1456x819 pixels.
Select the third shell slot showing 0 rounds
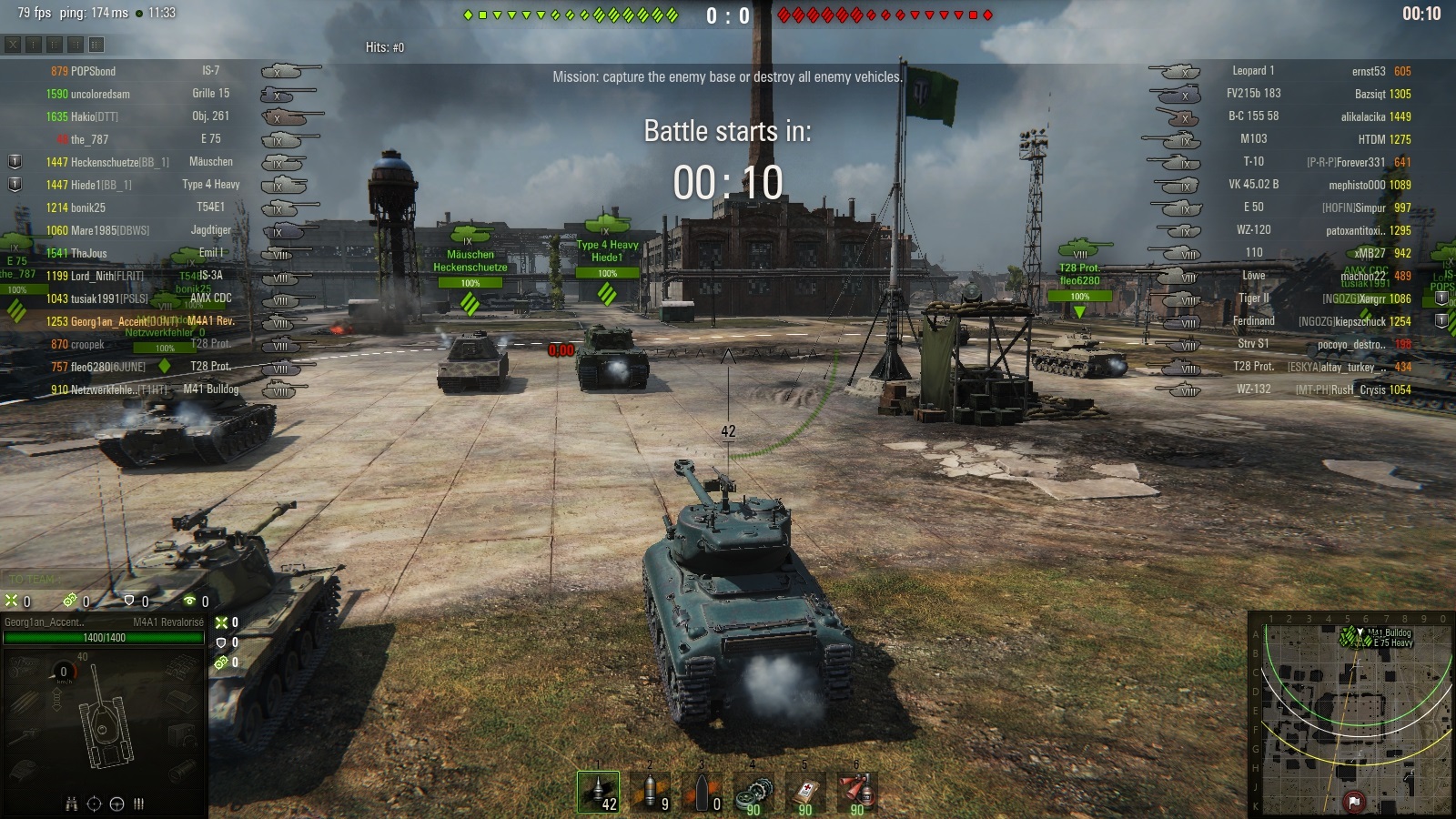(702, 792)
